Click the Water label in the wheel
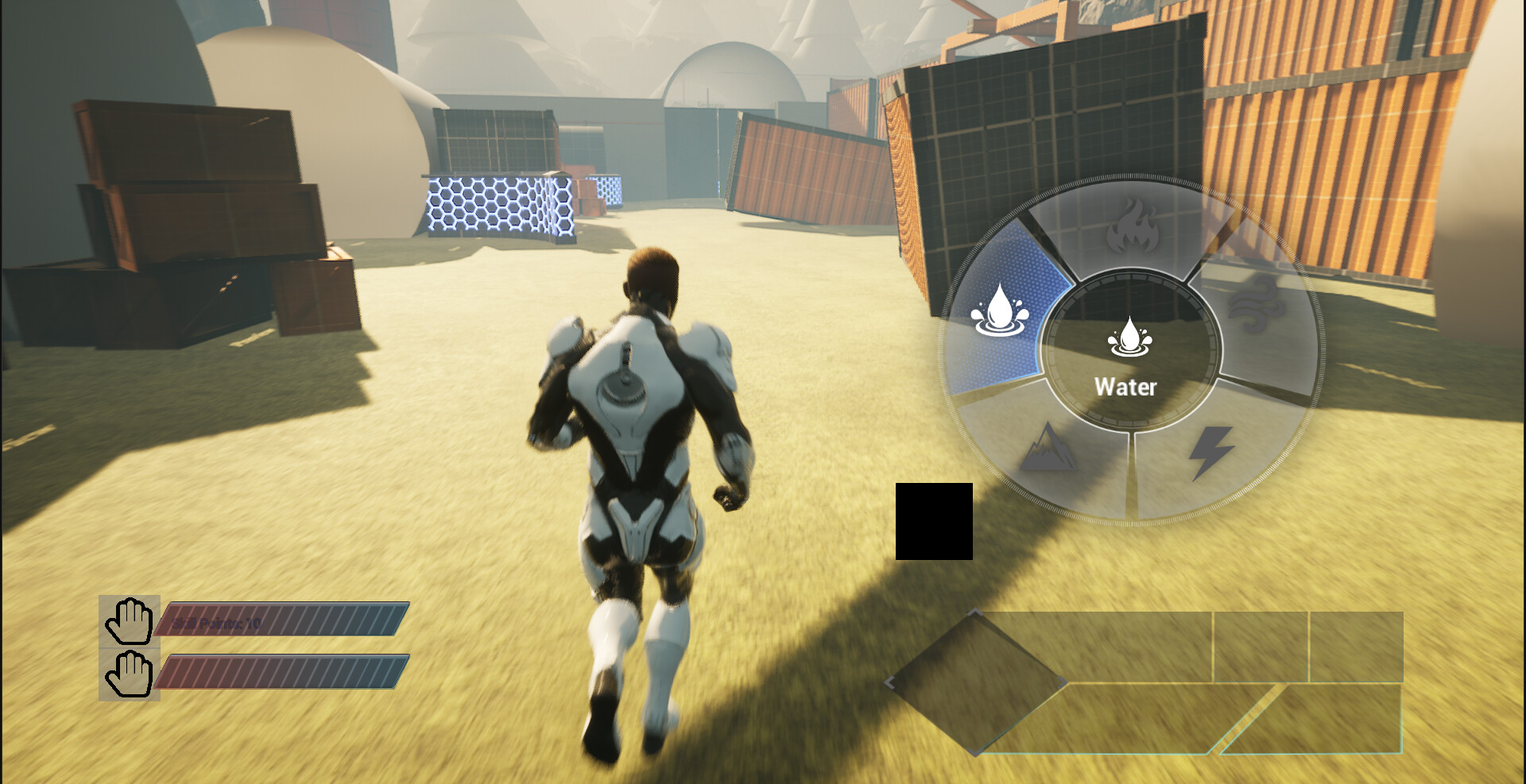 point(1127,388)
